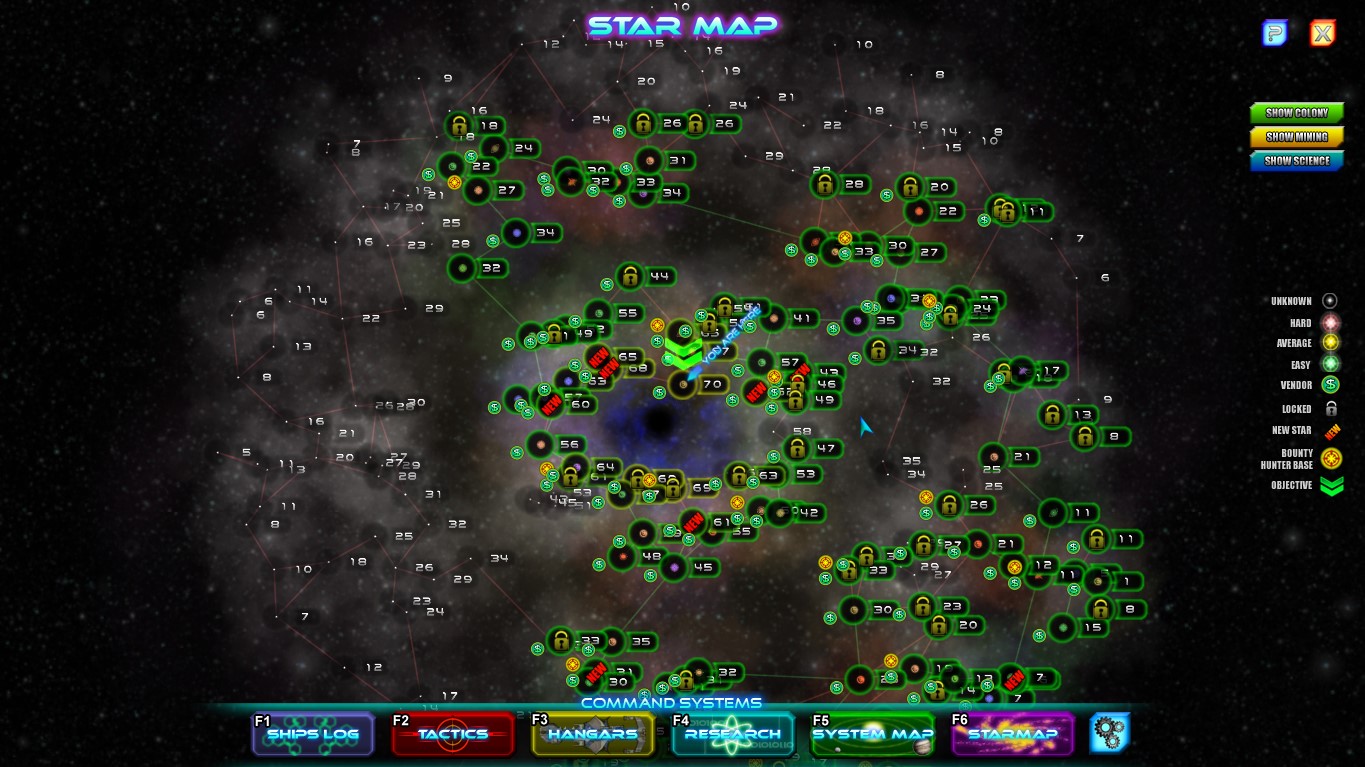Go to the Research screen
This screenshot has height=767, width=1365.
[732, 734]
